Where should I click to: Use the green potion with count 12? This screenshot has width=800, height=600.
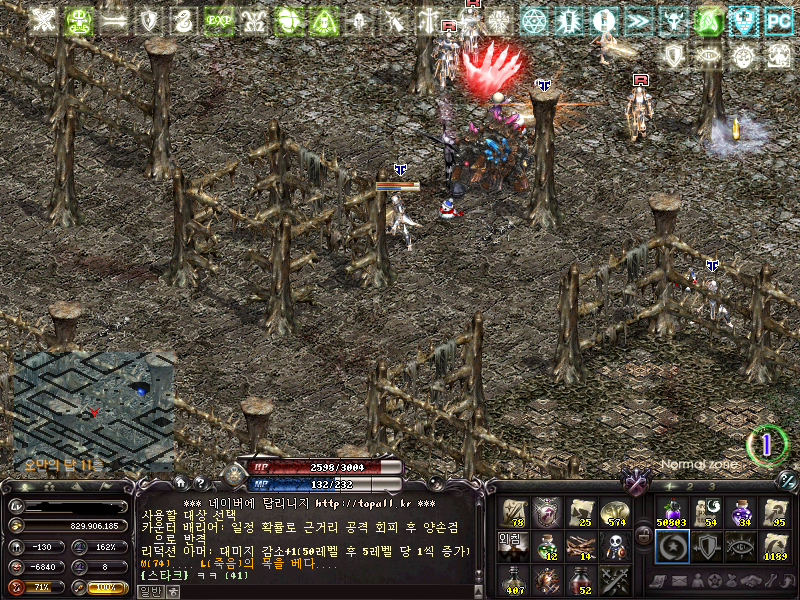pos(546,546)
